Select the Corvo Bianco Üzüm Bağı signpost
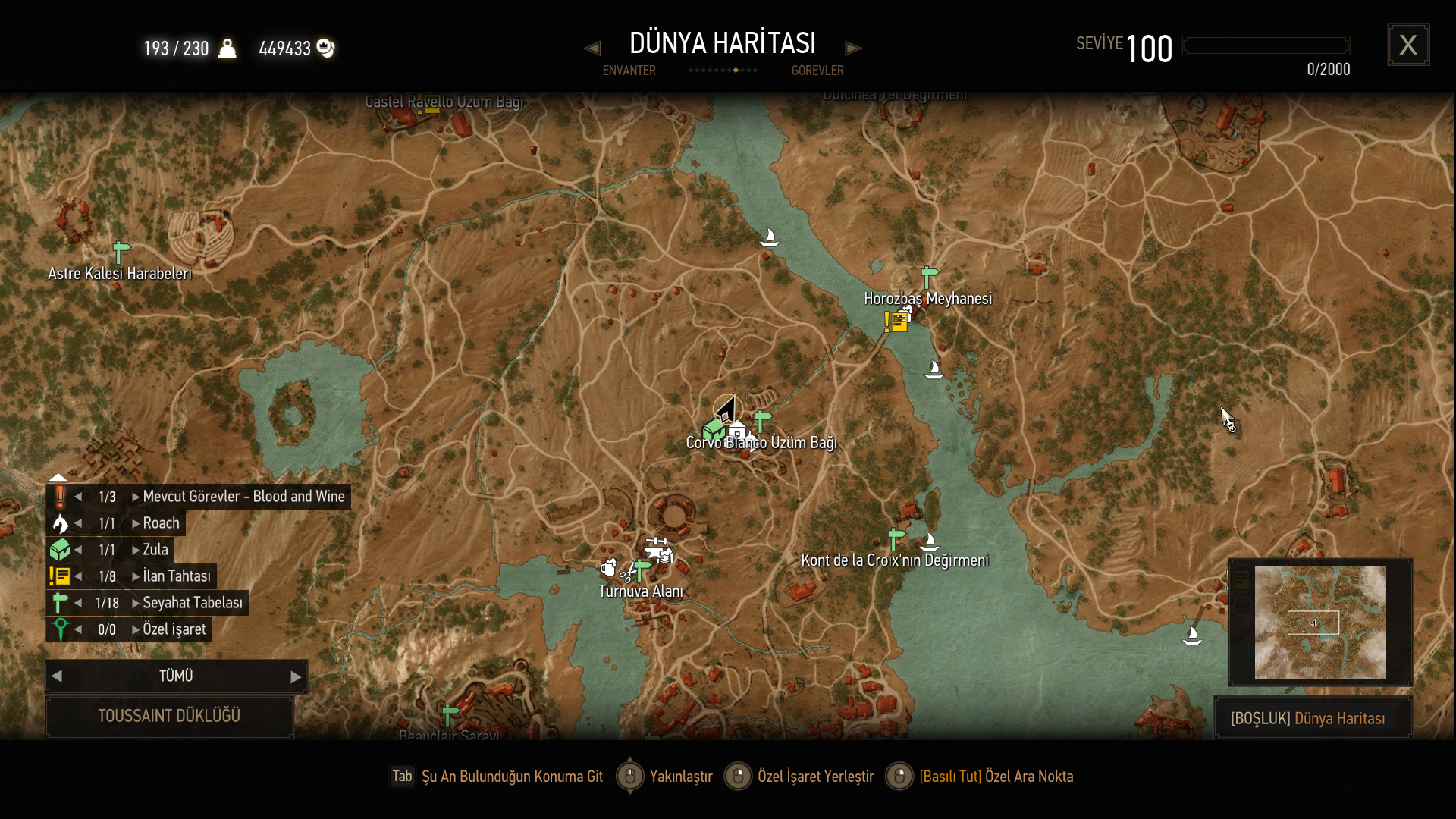The width and height of the screenshot is (1456, 819). point(761,420)
